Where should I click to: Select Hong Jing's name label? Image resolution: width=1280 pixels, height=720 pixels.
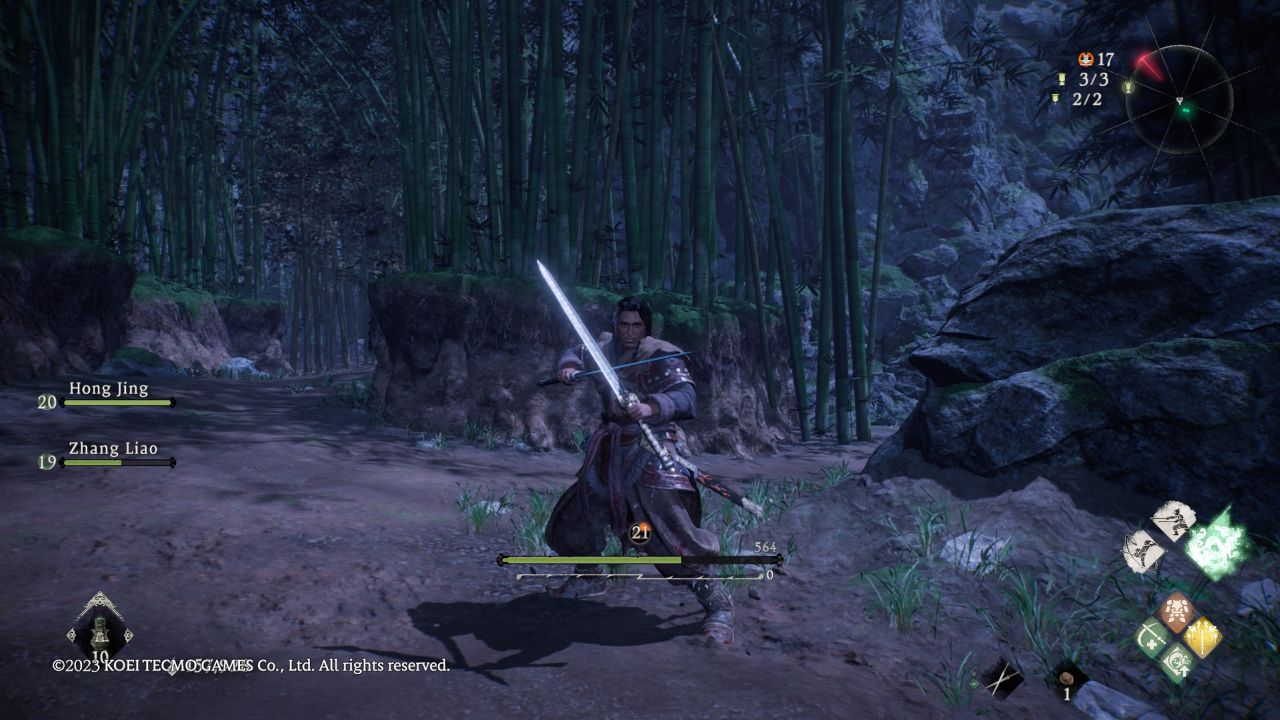(x=110, y=388)
